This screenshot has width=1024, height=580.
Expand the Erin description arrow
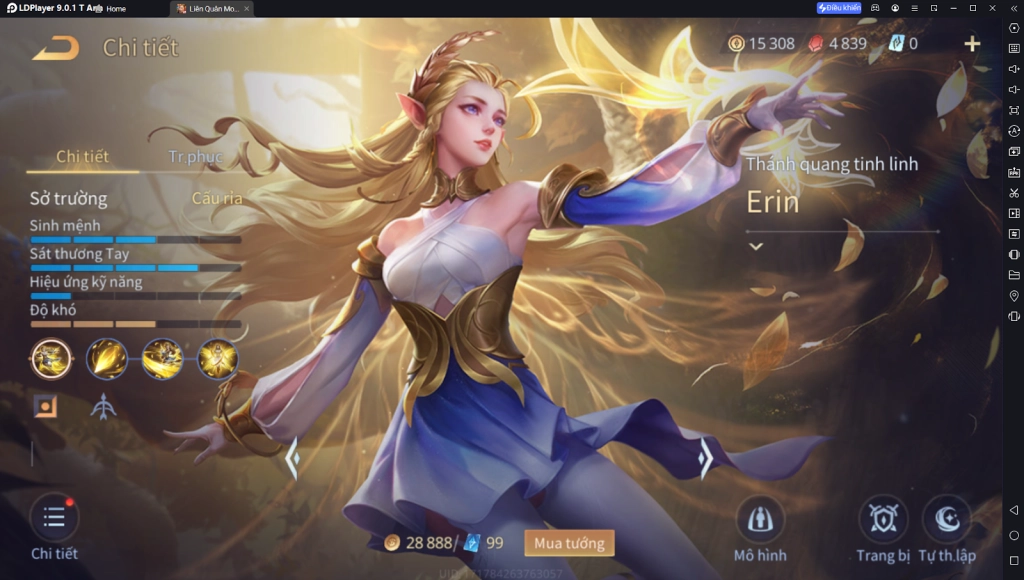(756, 246)
